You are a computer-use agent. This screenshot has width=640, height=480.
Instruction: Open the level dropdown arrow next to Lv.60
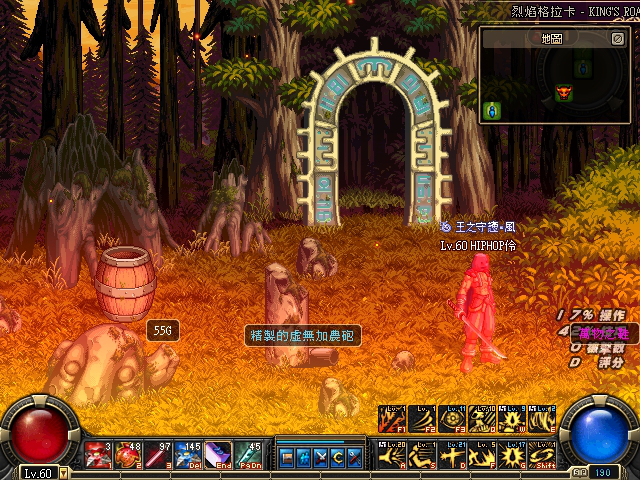click(x=64, y=472)
